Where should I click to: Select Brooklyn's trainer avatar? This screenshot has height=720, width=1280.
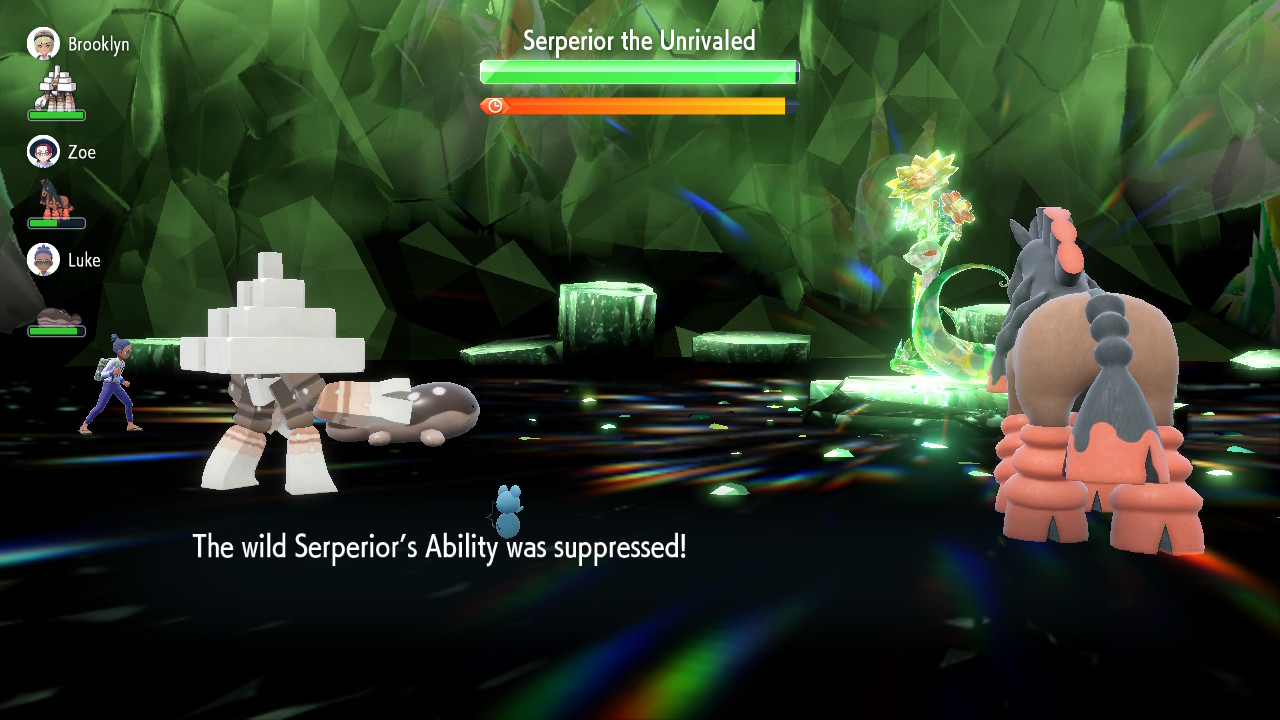pyautogui.click(x=43, y=44)
